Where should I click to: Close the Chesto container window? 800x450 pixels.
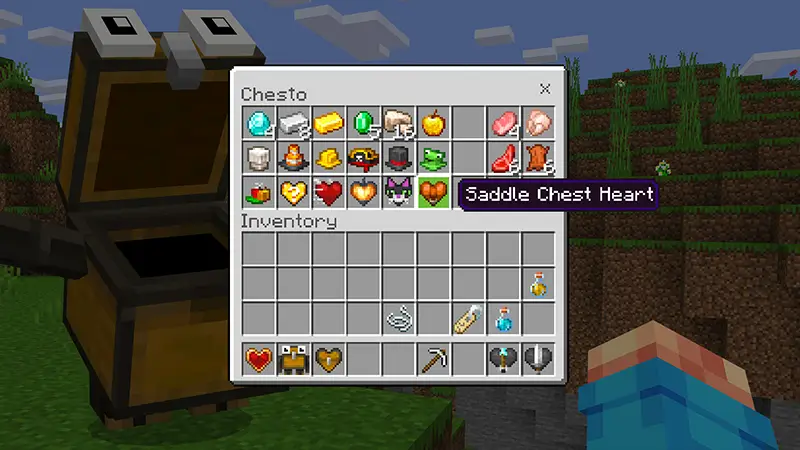coord(544,88)
